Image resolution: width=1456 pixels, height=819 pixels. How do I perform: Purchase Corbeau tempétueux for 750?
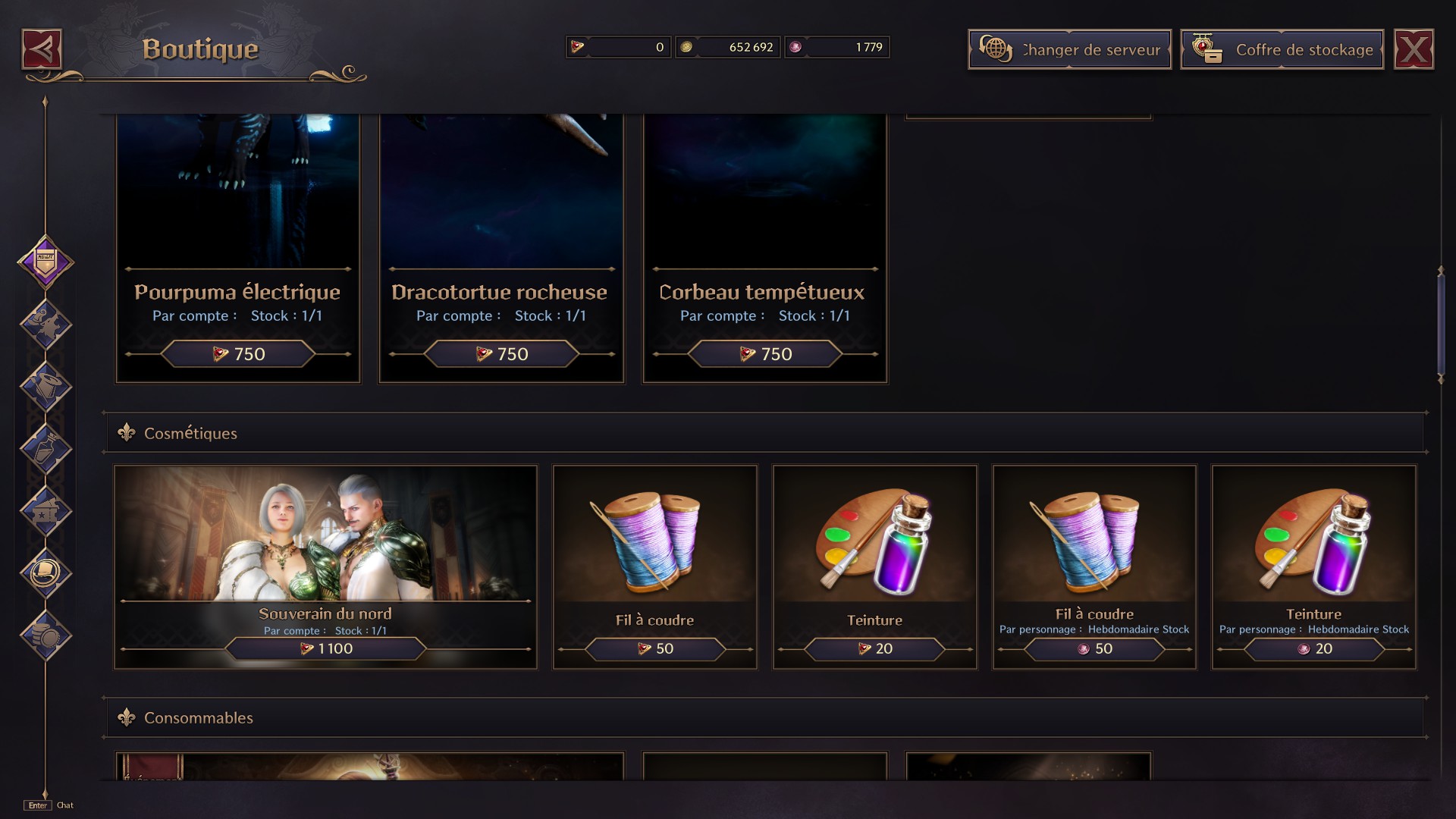click(764, 353)
